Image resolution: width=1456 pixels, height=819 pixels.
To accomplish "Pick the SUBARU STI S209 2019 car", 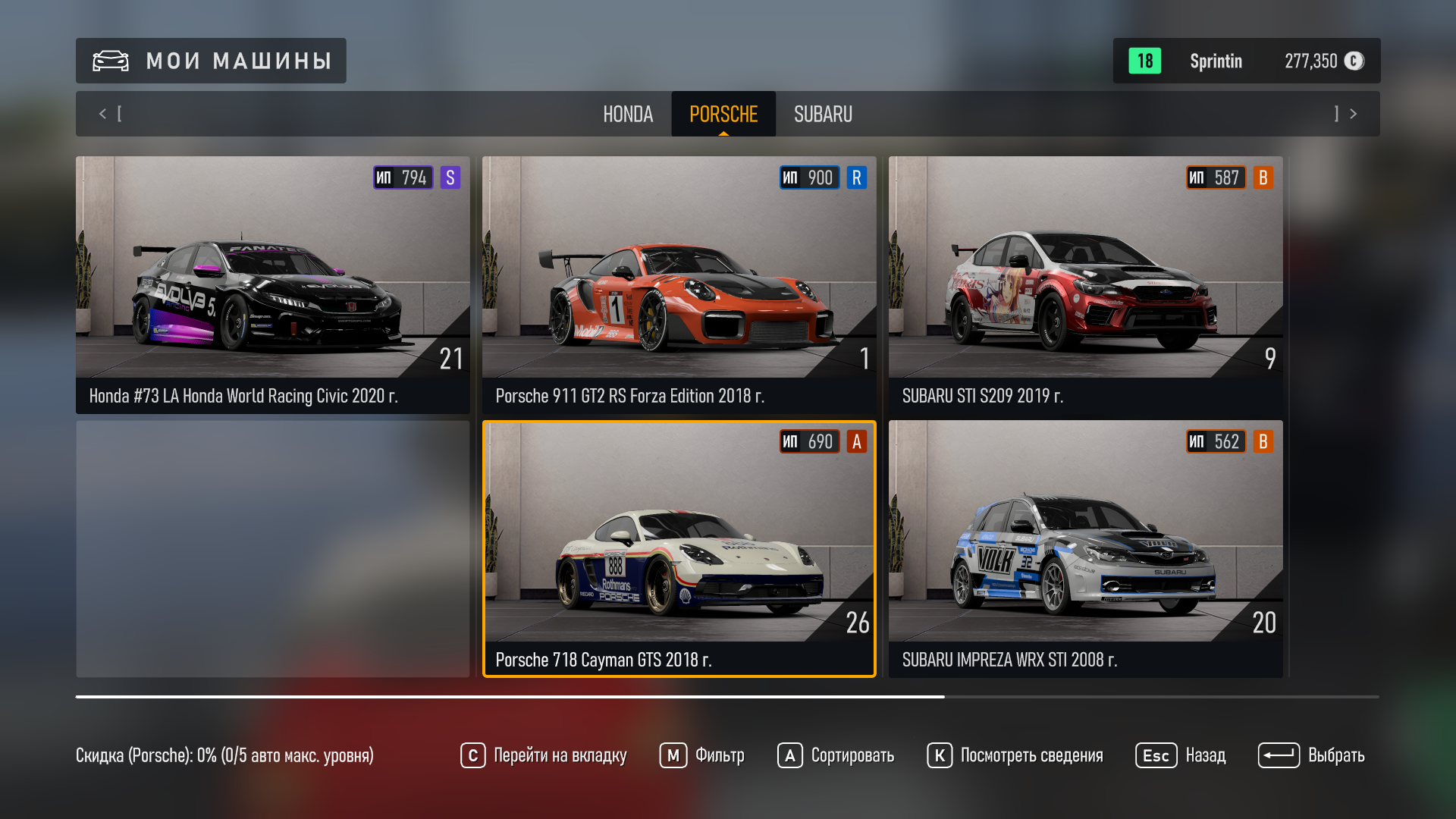I will click(1085, 284).
